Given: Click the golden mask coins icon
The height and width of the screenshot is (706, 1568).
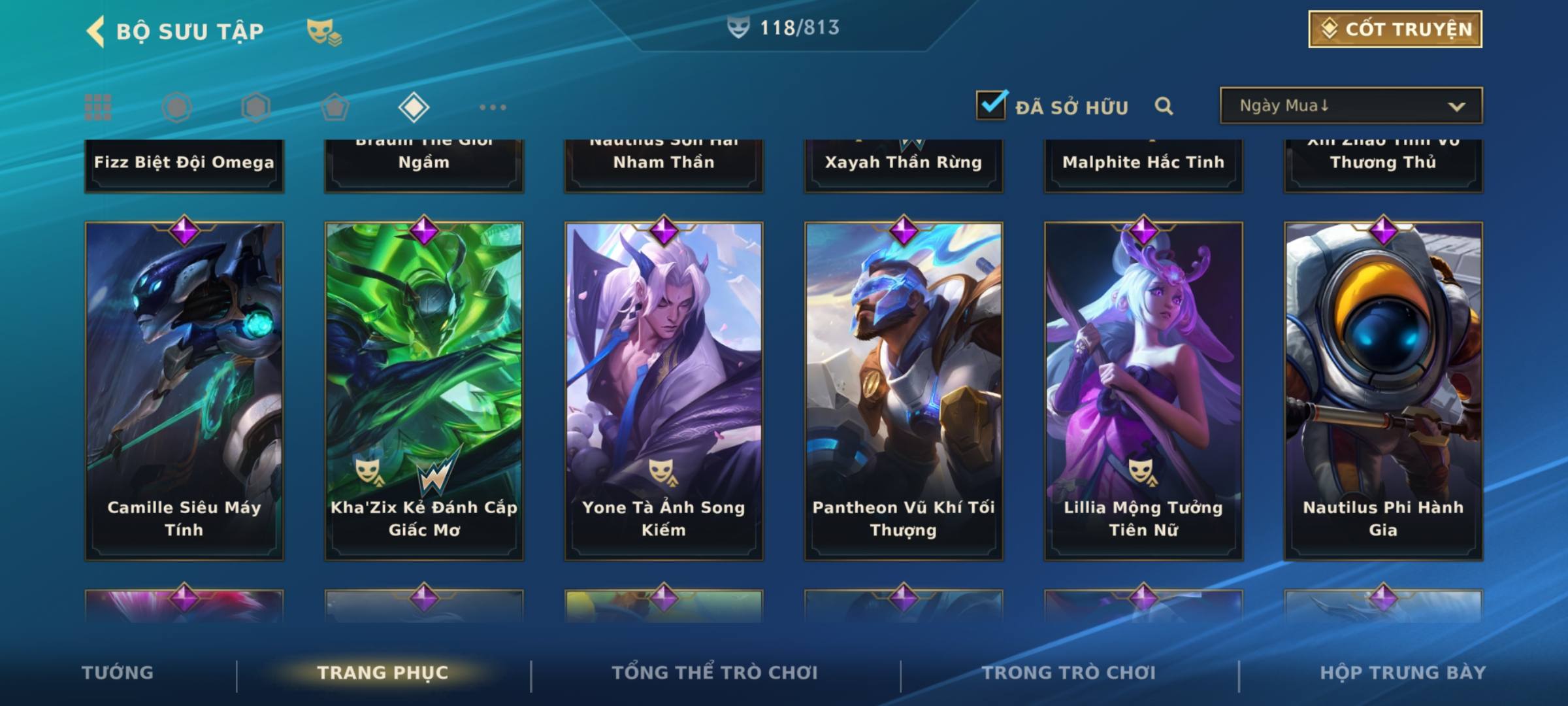Looking at the screenshot, I should (x=324, y=32).
